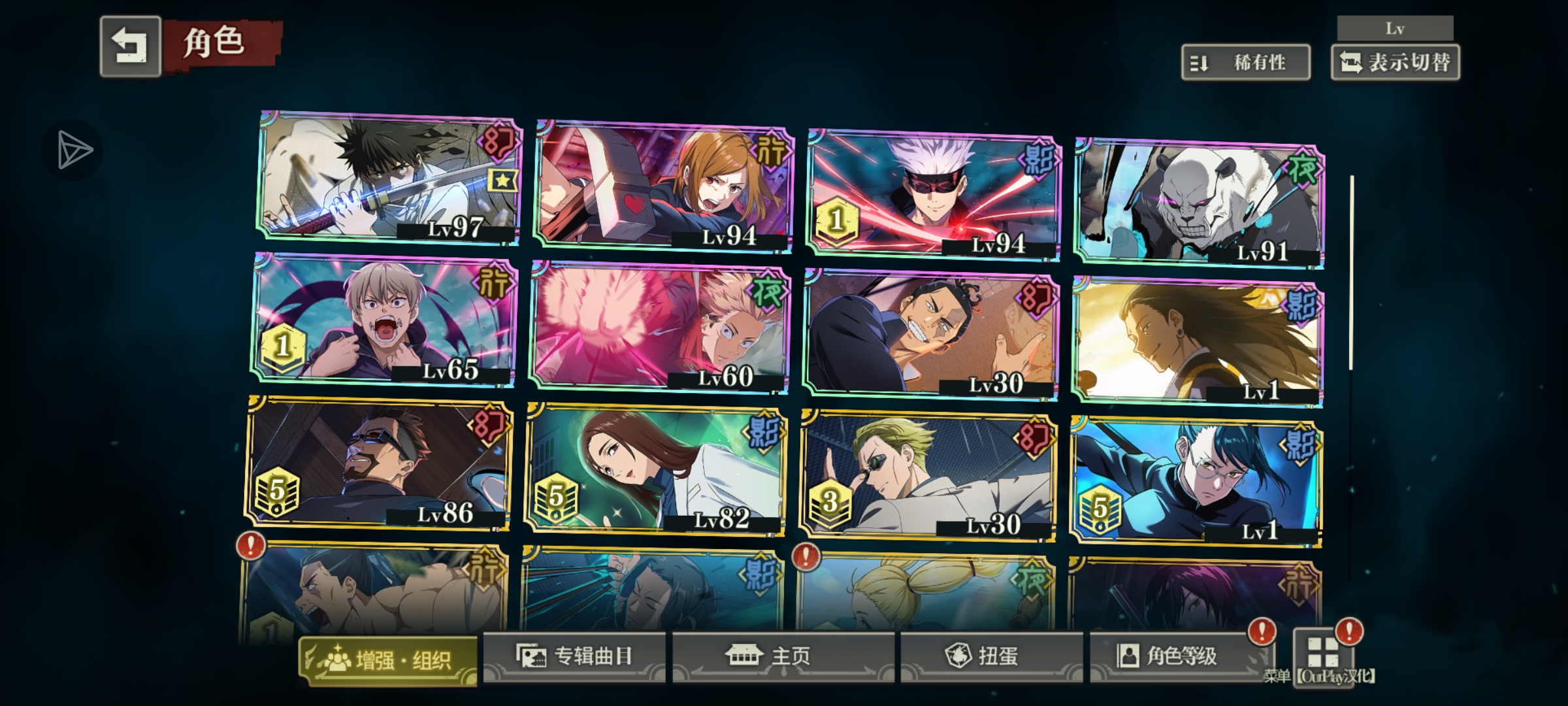The height and width of the screenshot is (706, 1568).
Task: Pick the Lv94 blindfolded white-haired character card
Action: click(934, 195)
